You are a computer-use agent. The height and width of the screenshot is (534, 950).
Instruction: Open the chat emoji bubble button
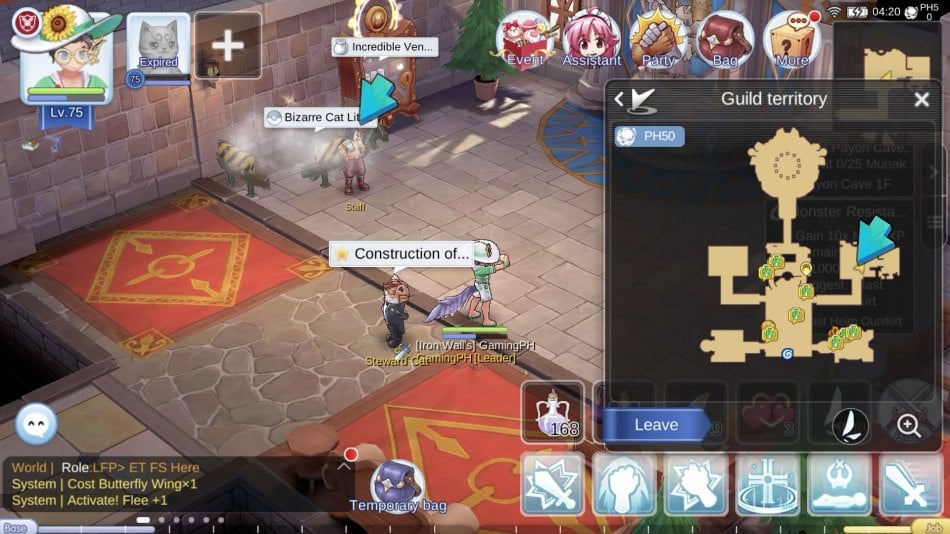point(36,425)
